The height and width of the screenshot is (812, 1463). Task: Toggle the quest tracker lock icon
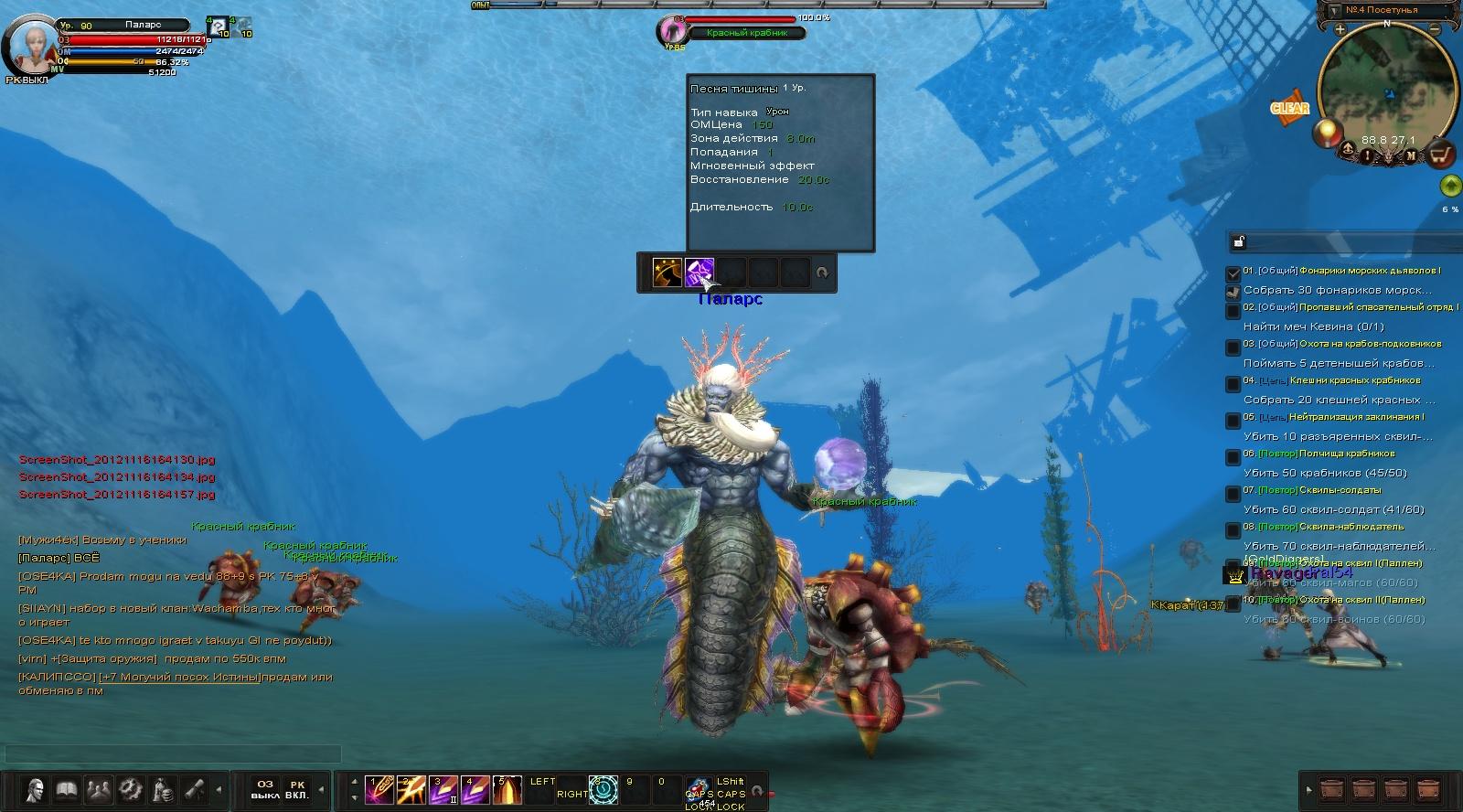(1239, 241)
